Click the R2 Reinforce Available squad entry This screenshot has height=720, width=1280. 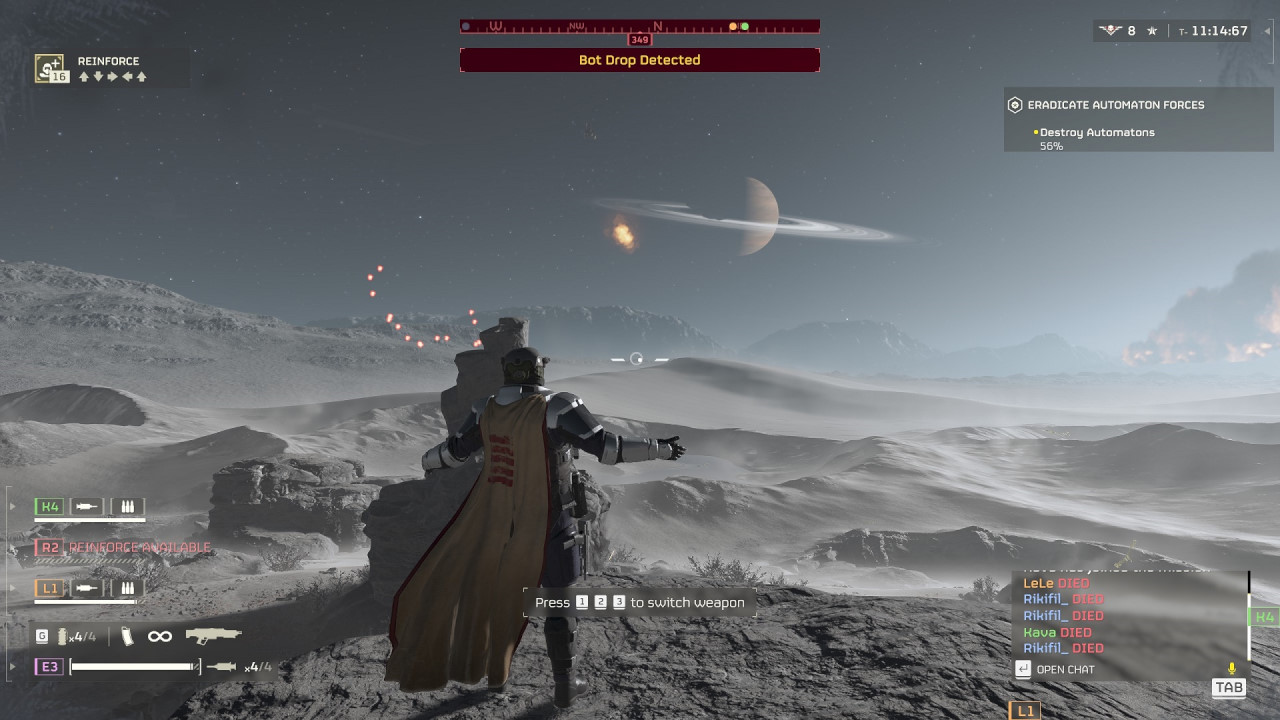pos(124,547)
